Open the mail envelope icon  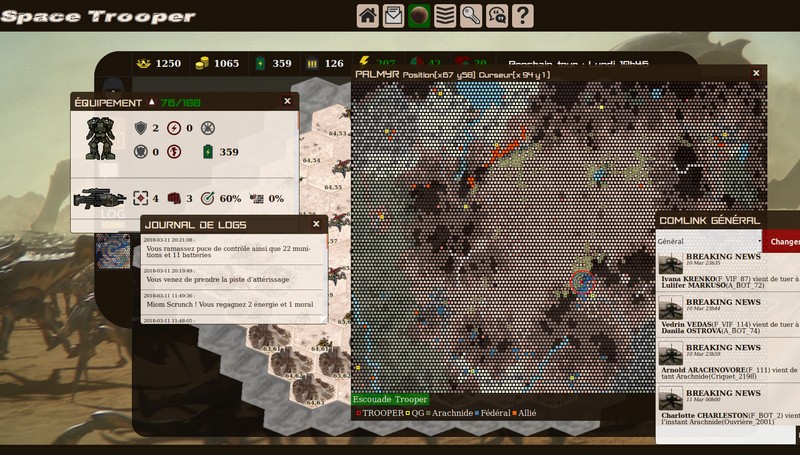pyautogui.click(x=394, y=15)
